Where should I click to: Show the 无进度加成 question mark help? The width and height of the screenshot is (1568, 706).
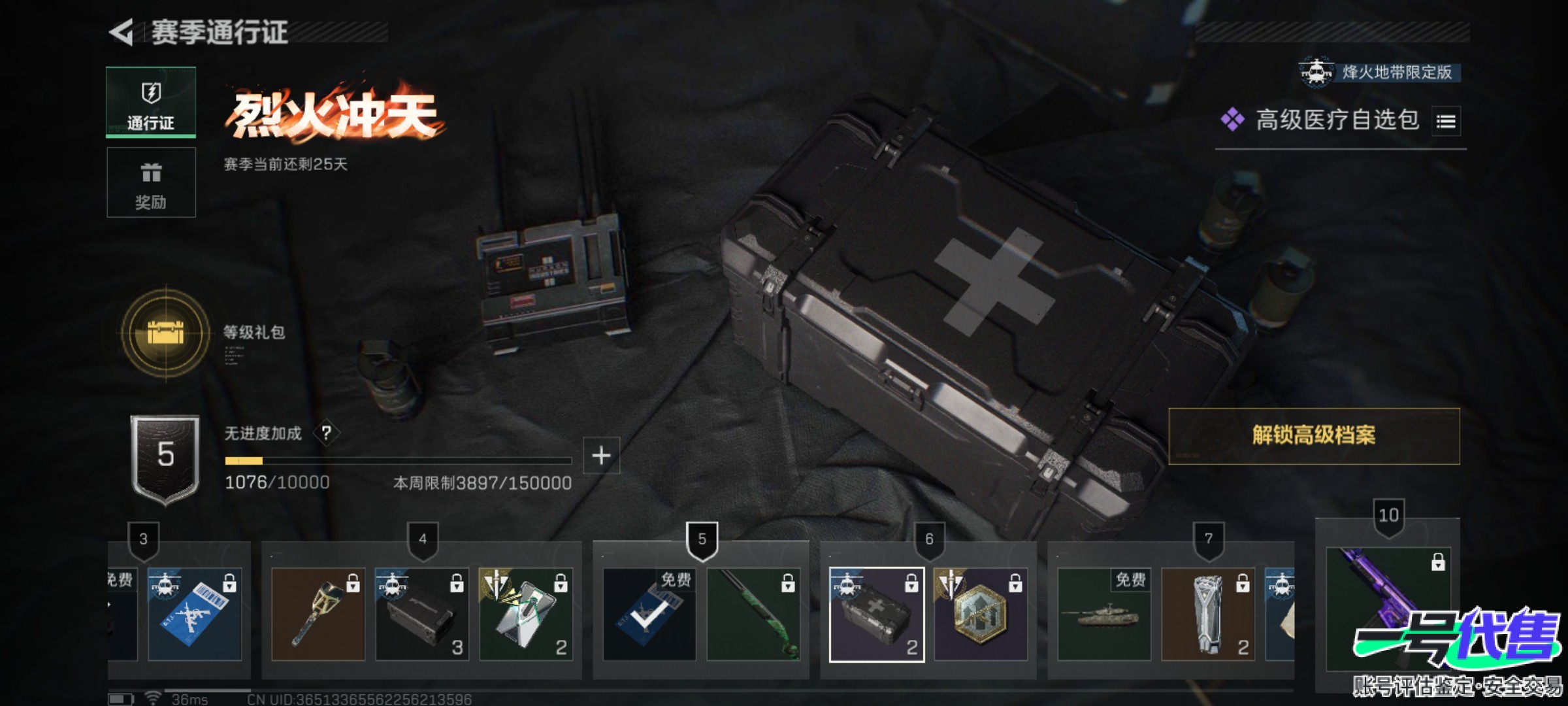coord(327,433)
